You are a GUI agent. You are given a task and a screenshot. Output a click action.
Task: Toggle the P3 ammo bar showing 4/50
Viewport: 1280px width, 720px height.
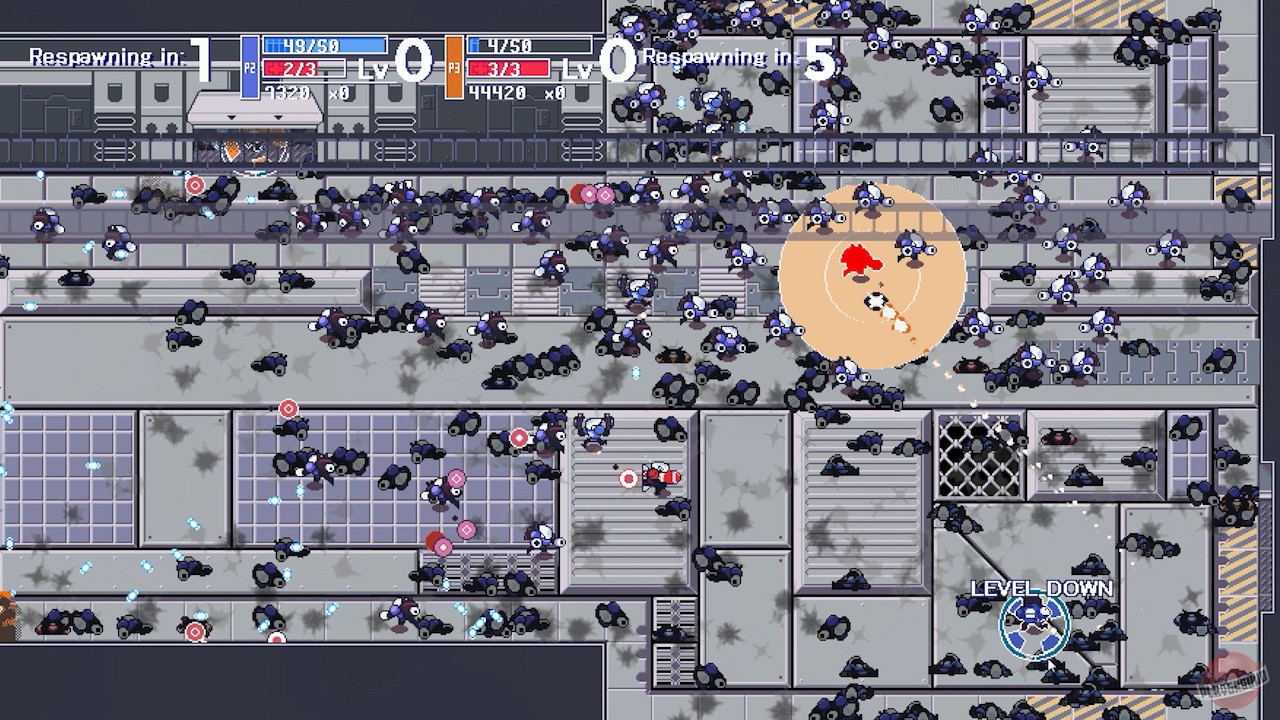point(512,45)
